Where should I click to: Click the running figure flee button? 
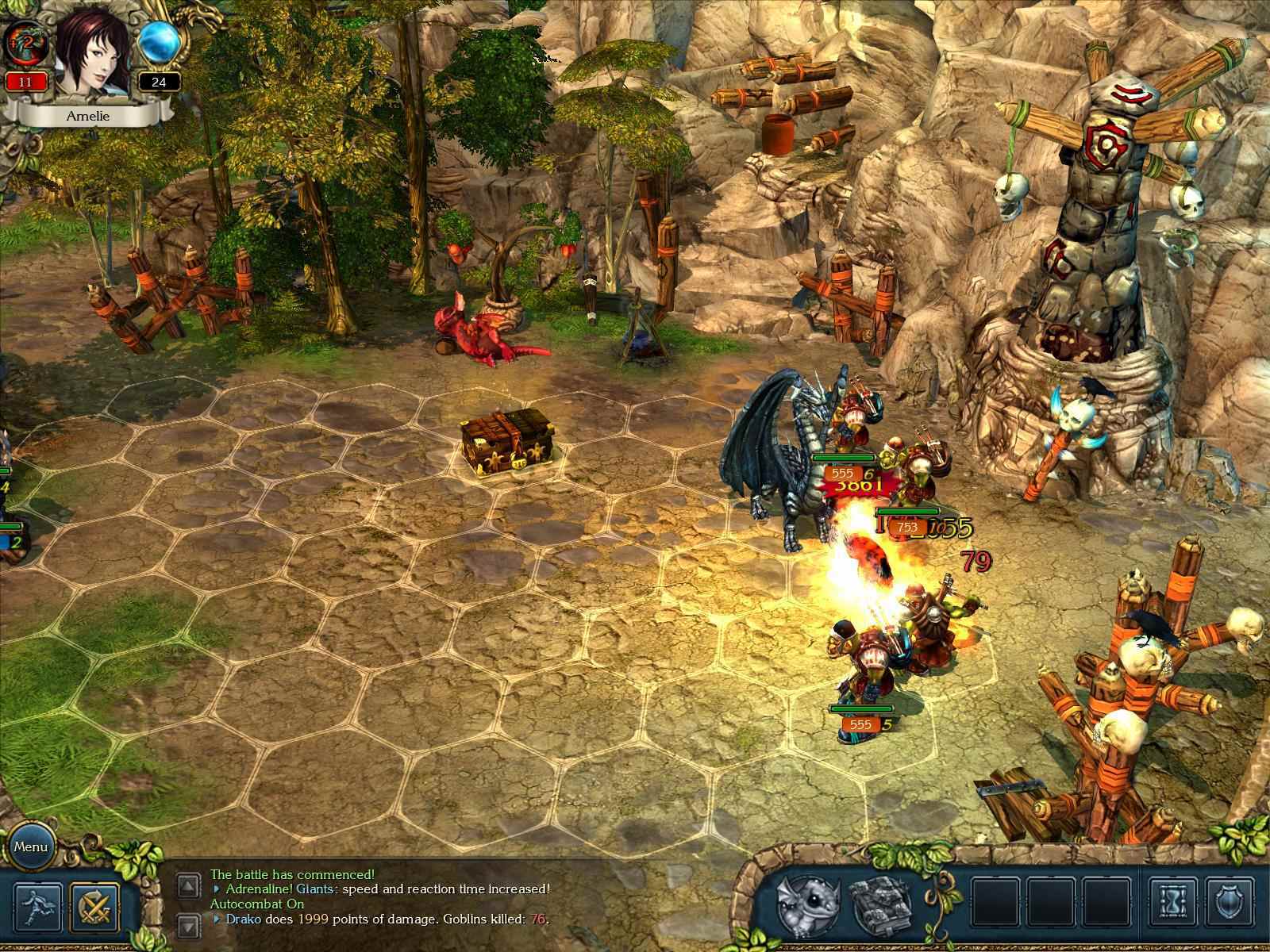point(37,908)
